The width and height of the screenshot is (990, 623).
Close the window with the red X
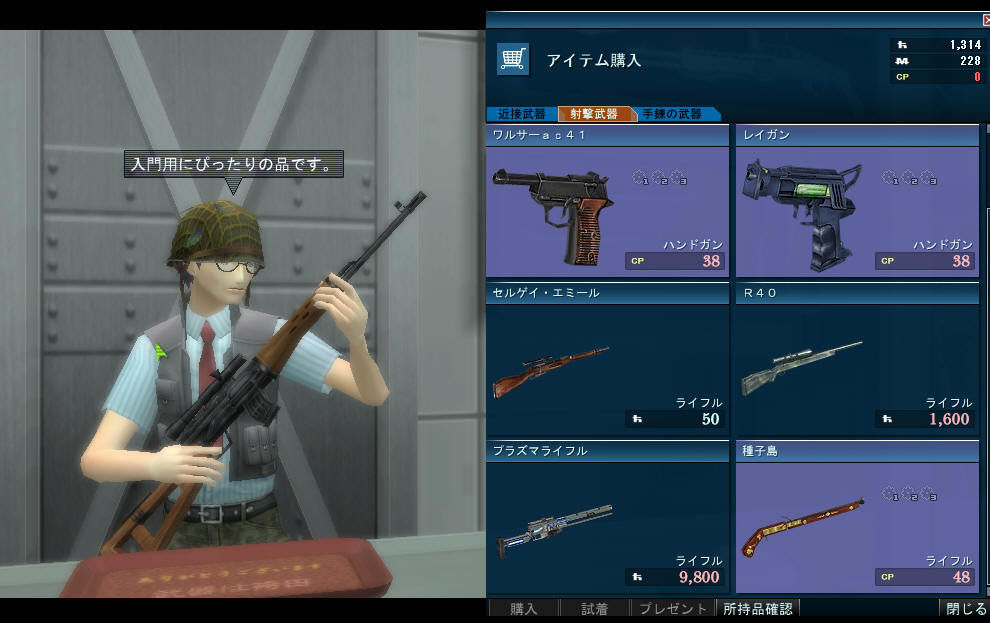tap(986, 19)
